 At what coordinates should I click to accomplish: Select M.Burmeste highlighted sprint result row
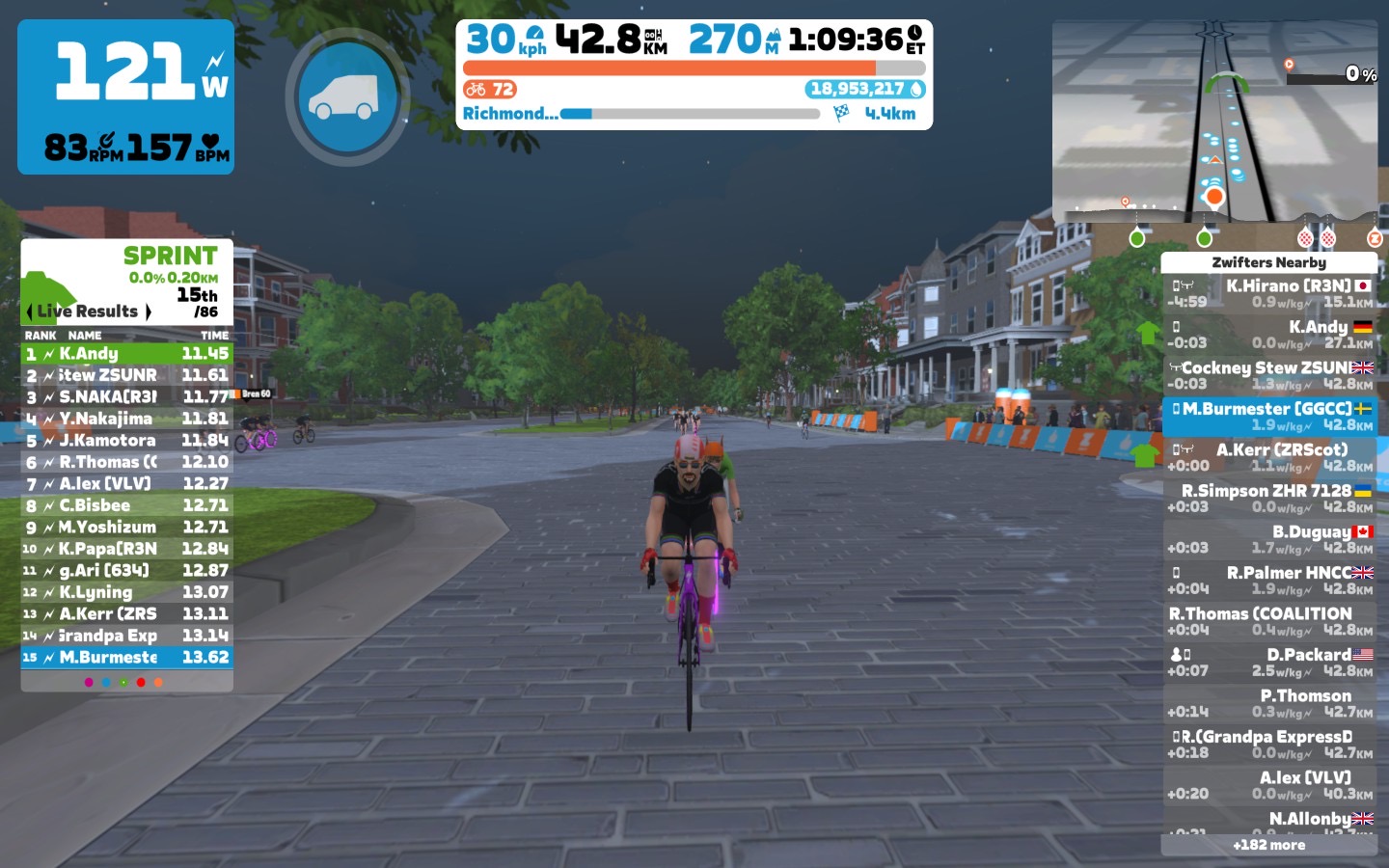126,658
